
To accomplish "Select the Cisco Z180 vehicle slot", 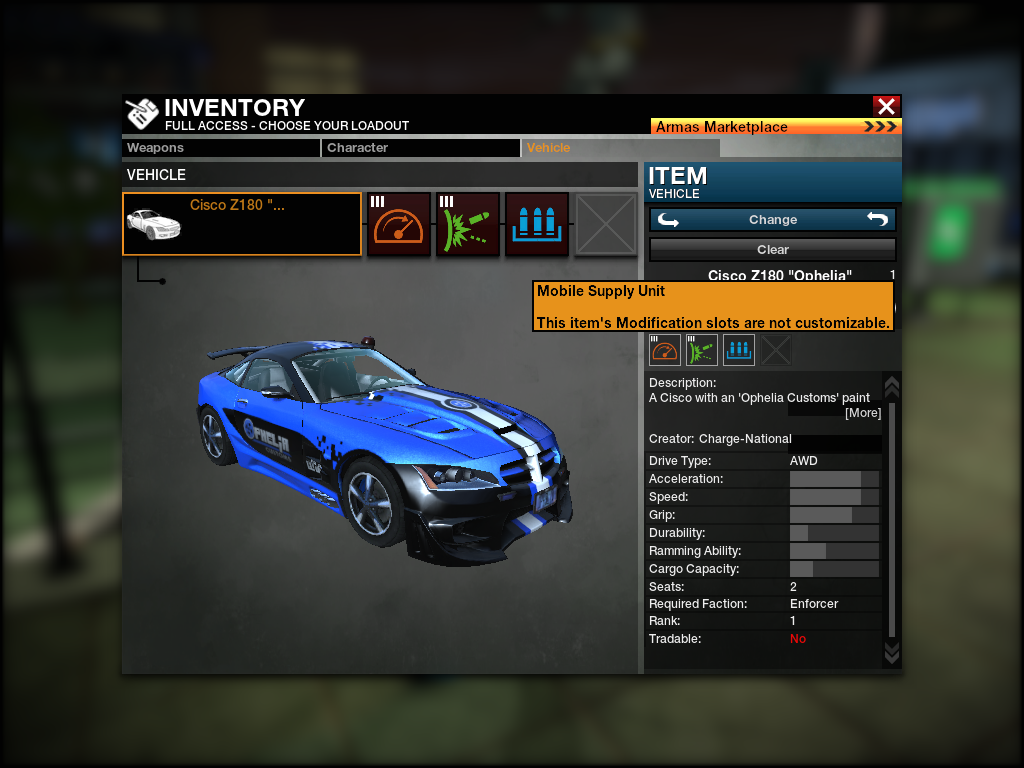I will 242,224.
